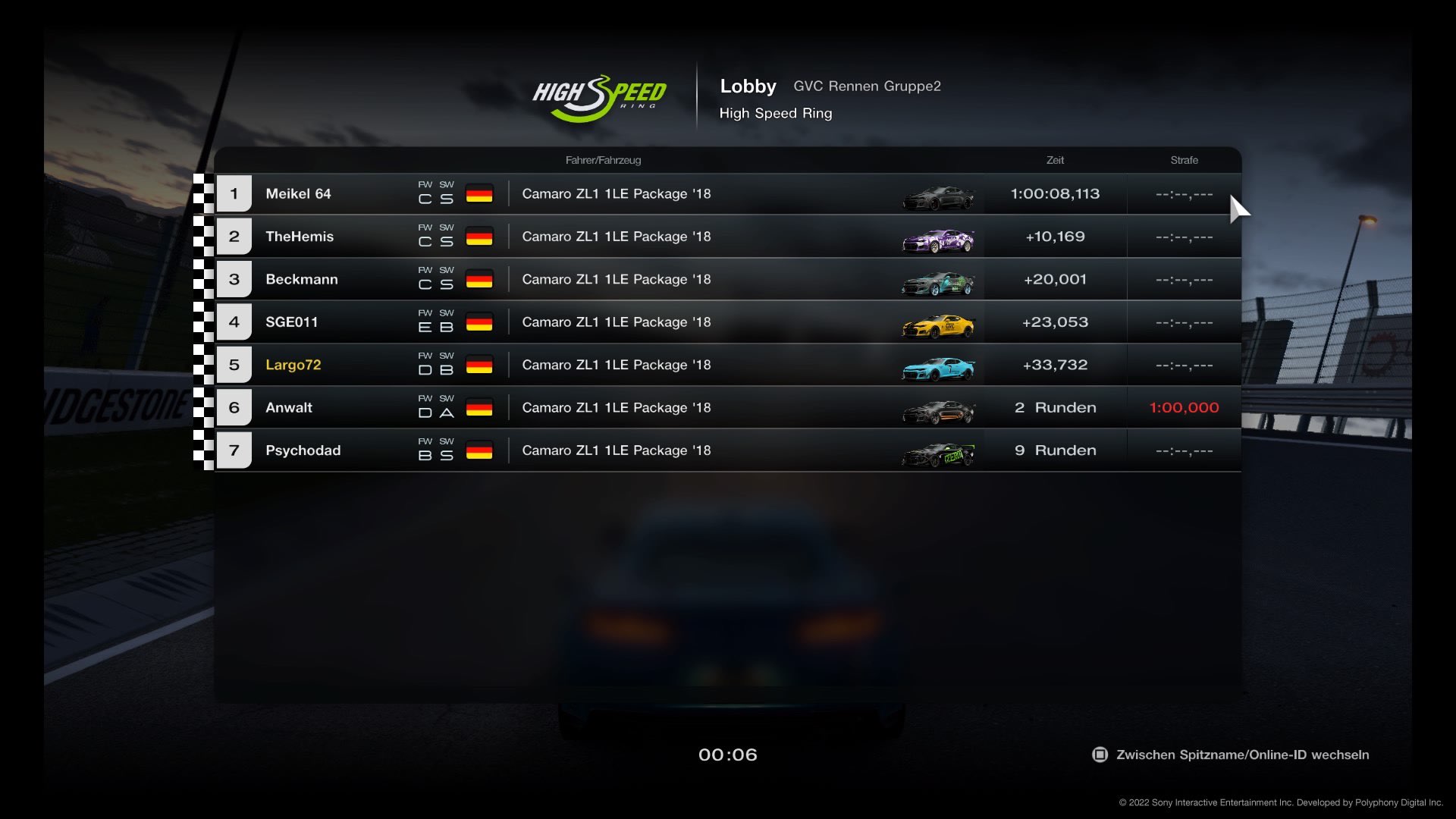Toggle Zwischen Spitzname/Online-ID wechseln
The height and width of the screenshot is (819, 1456).
(x=1231, y=755)
